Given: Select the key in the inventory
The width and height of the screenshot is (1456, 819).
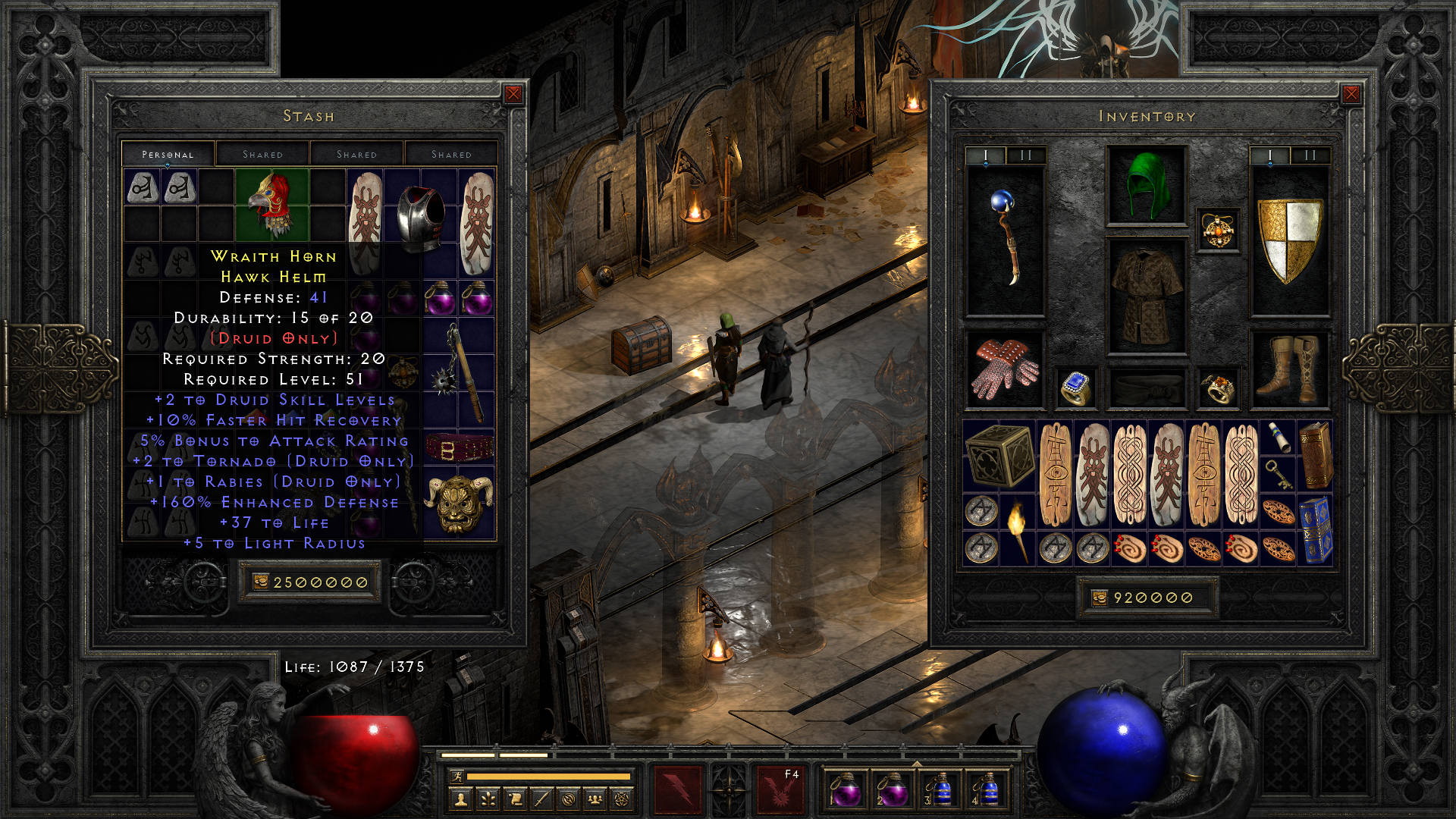Looking at the screenshot, I should click(x=1279, y=474).
